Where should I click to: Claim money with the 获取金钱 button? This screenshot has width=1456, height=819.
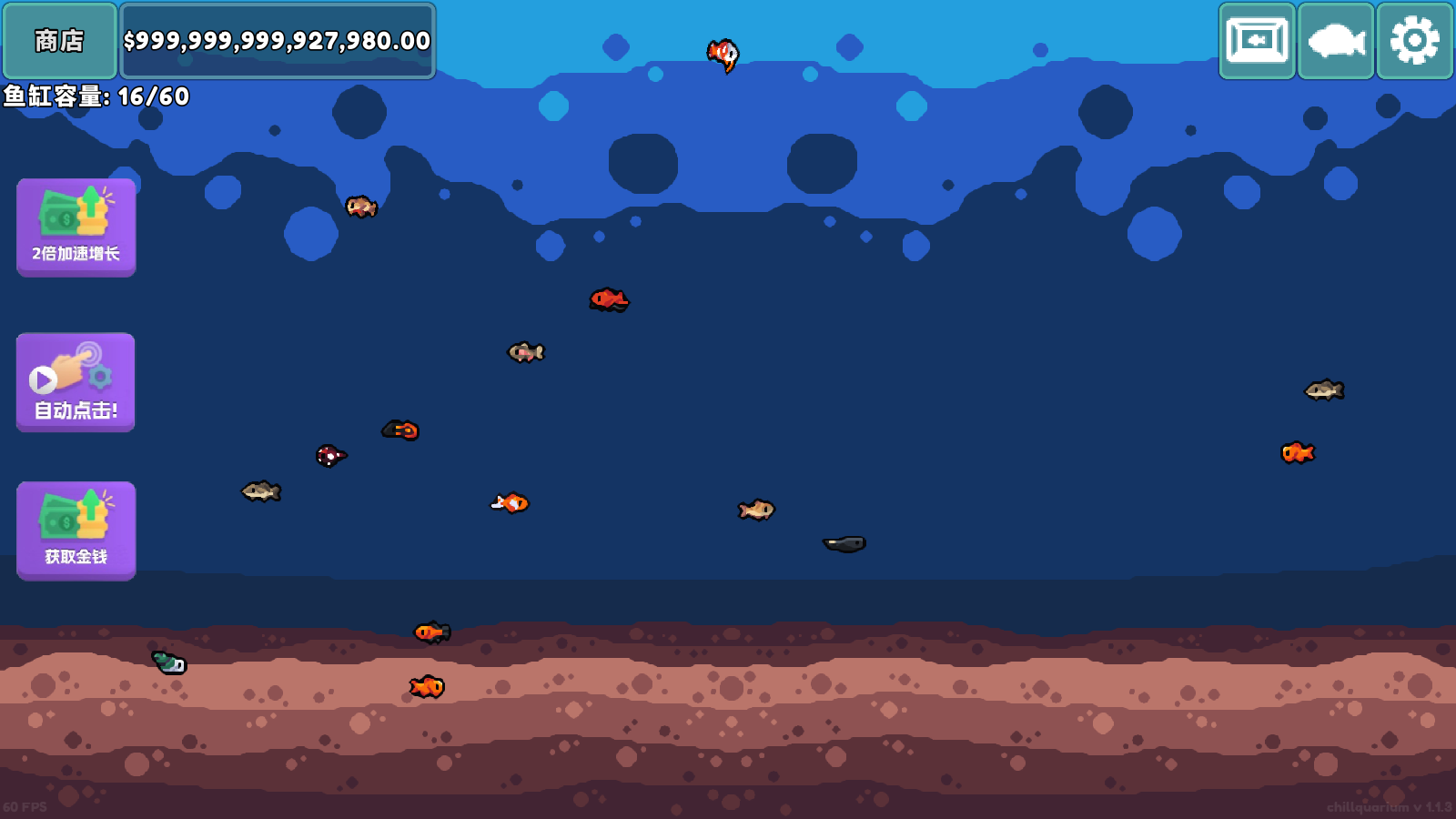pos(76,531)
